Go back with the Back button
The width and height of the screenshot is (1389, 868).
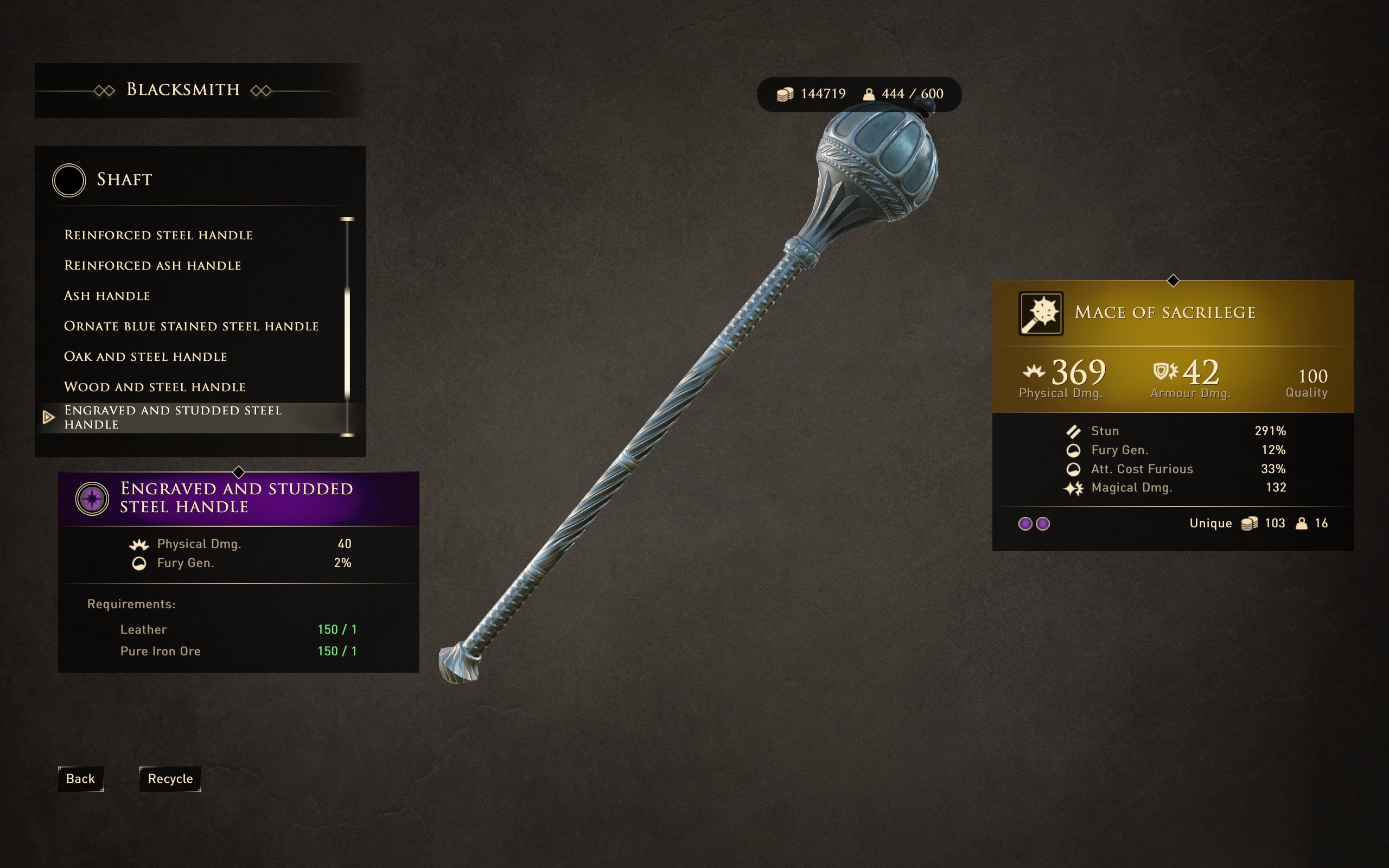tap(80, 778)
